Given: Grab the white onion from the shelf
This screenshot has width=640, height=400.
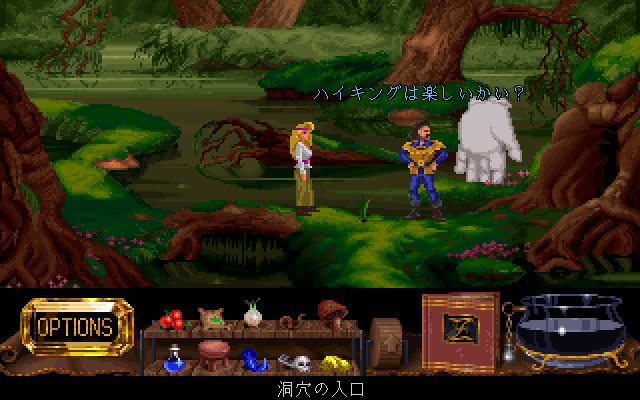Looking at the screenshot, I should pyautogui.click(x=251, y=316).
